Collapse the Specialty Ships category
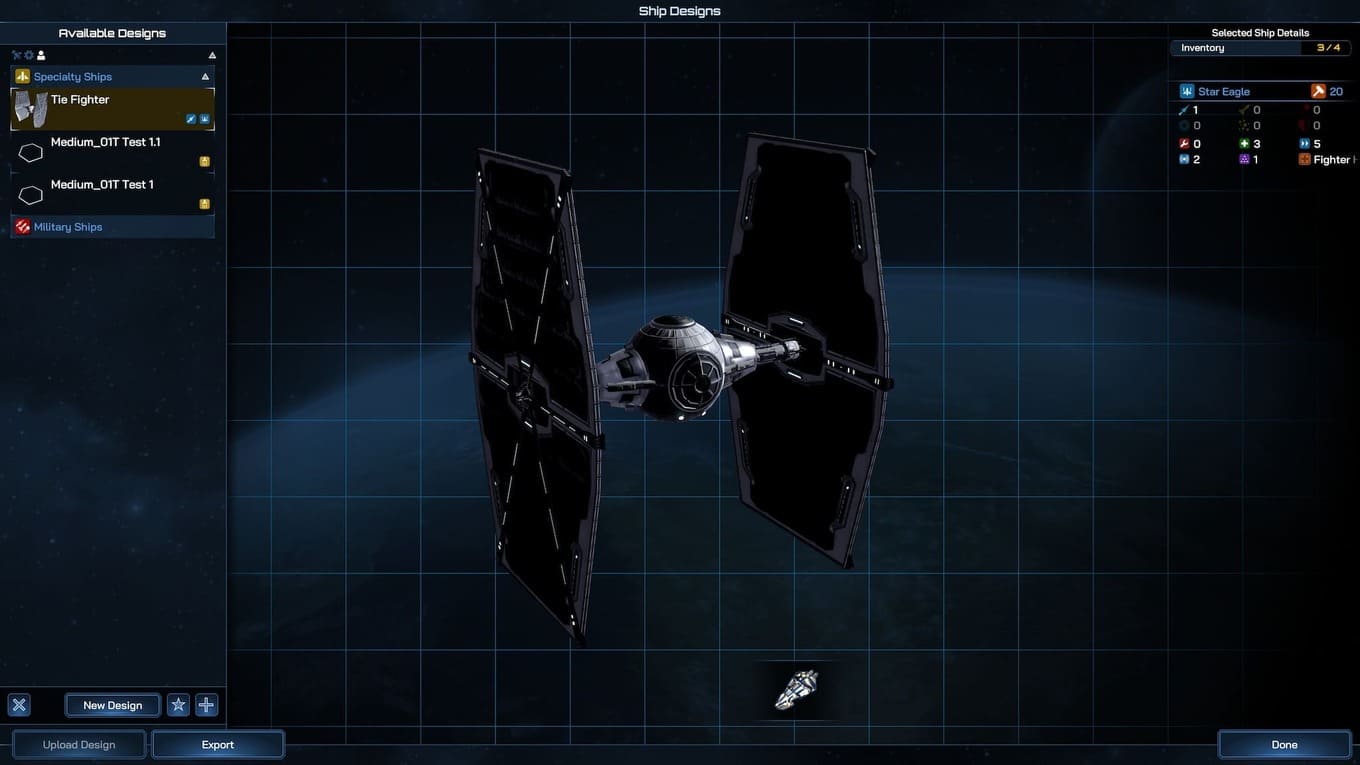The width and height of the screenshot is (1360, 765). click(205, 77)
